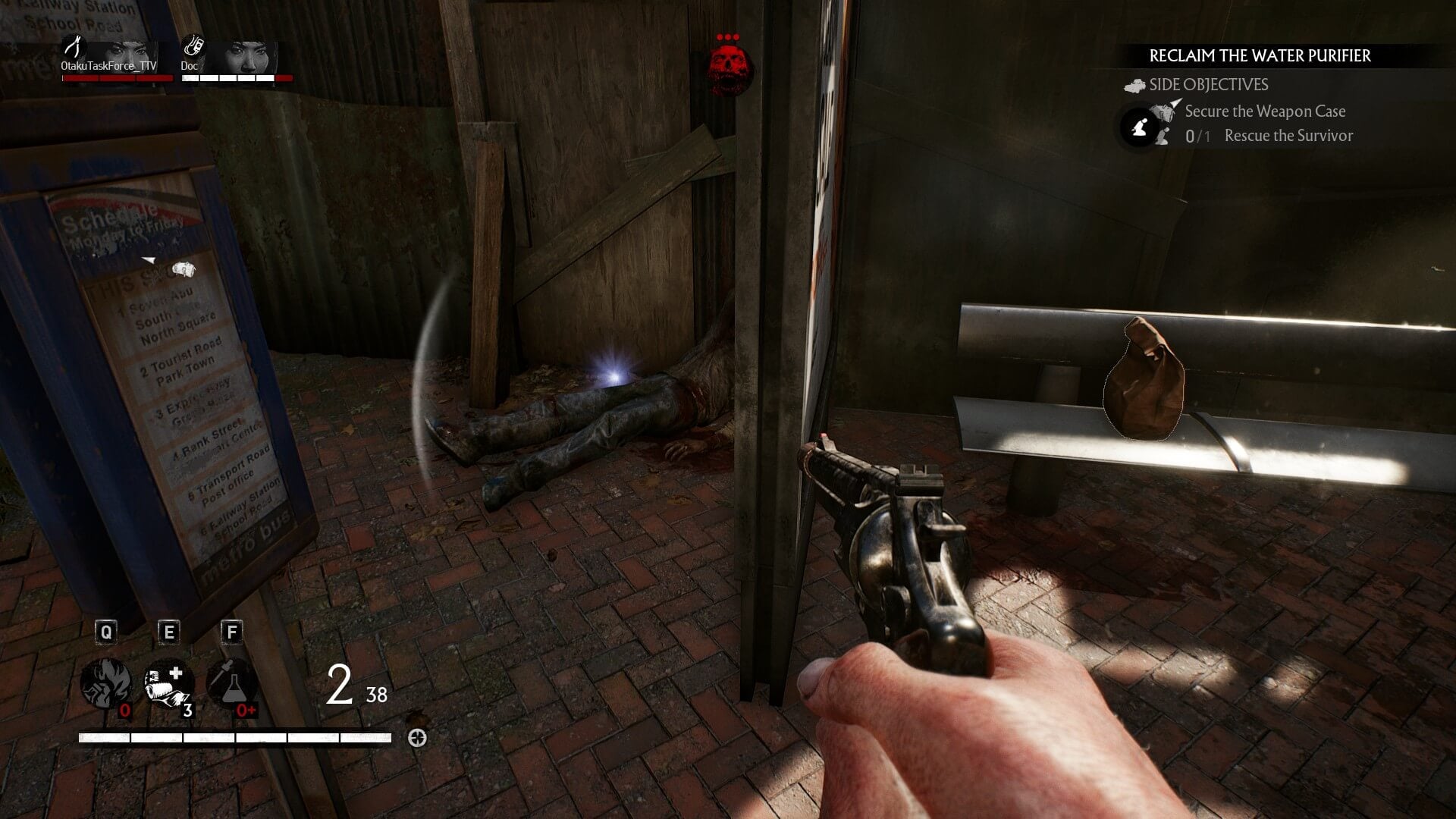Click the red skull horde alert icon
Image resolution: width=1456 pixels, height=819 pixels.
coord(729,70)
